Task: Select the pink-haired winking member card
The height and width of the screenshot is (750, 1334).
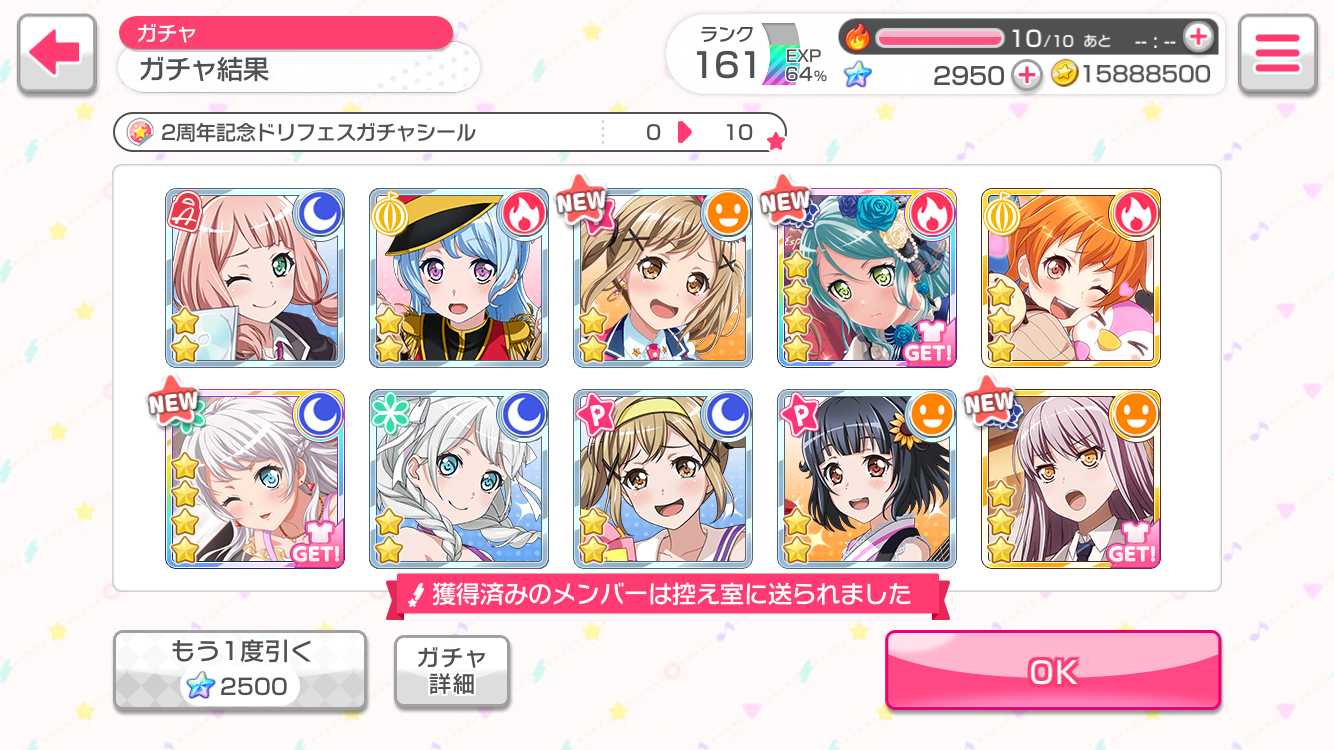Action: coord(255,277)
